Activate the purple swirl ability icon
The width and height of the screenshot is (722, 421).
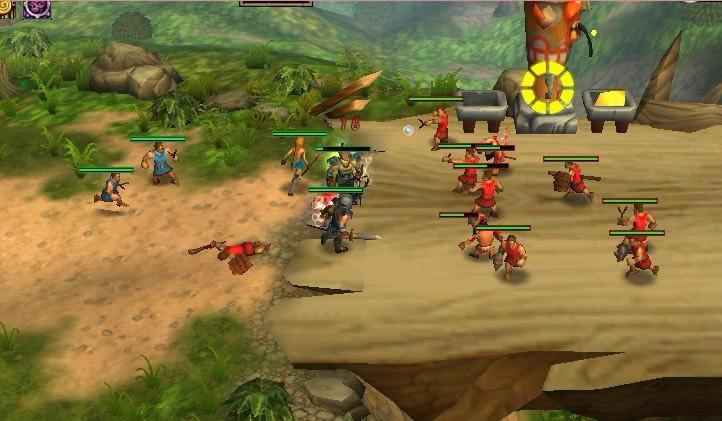[x=36, y=8]
